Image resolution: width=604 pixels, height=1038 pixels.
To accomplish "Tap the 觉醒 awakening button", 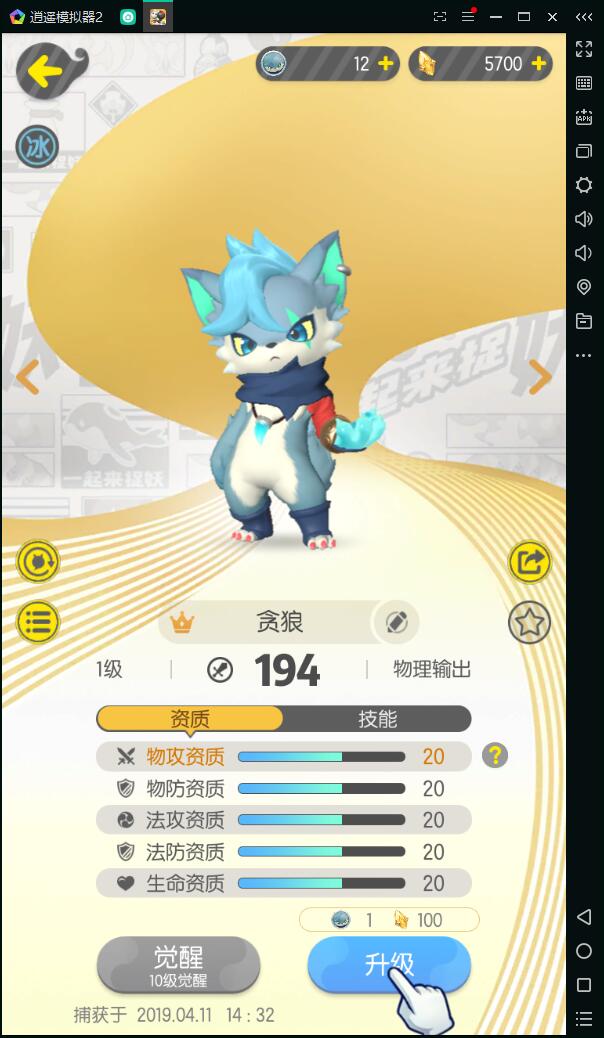I will point(178,964).
